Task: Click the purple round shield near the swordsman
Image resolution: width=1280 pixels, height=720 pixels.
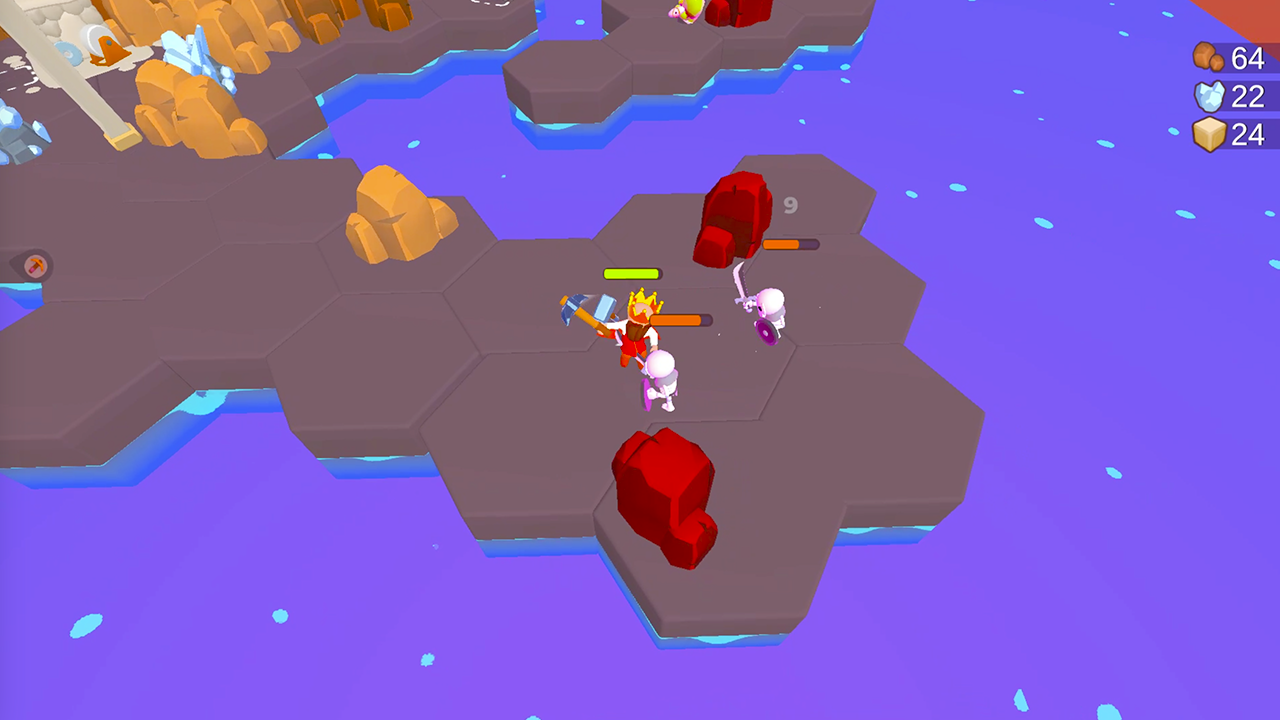Action: click(x=763, y=333)
